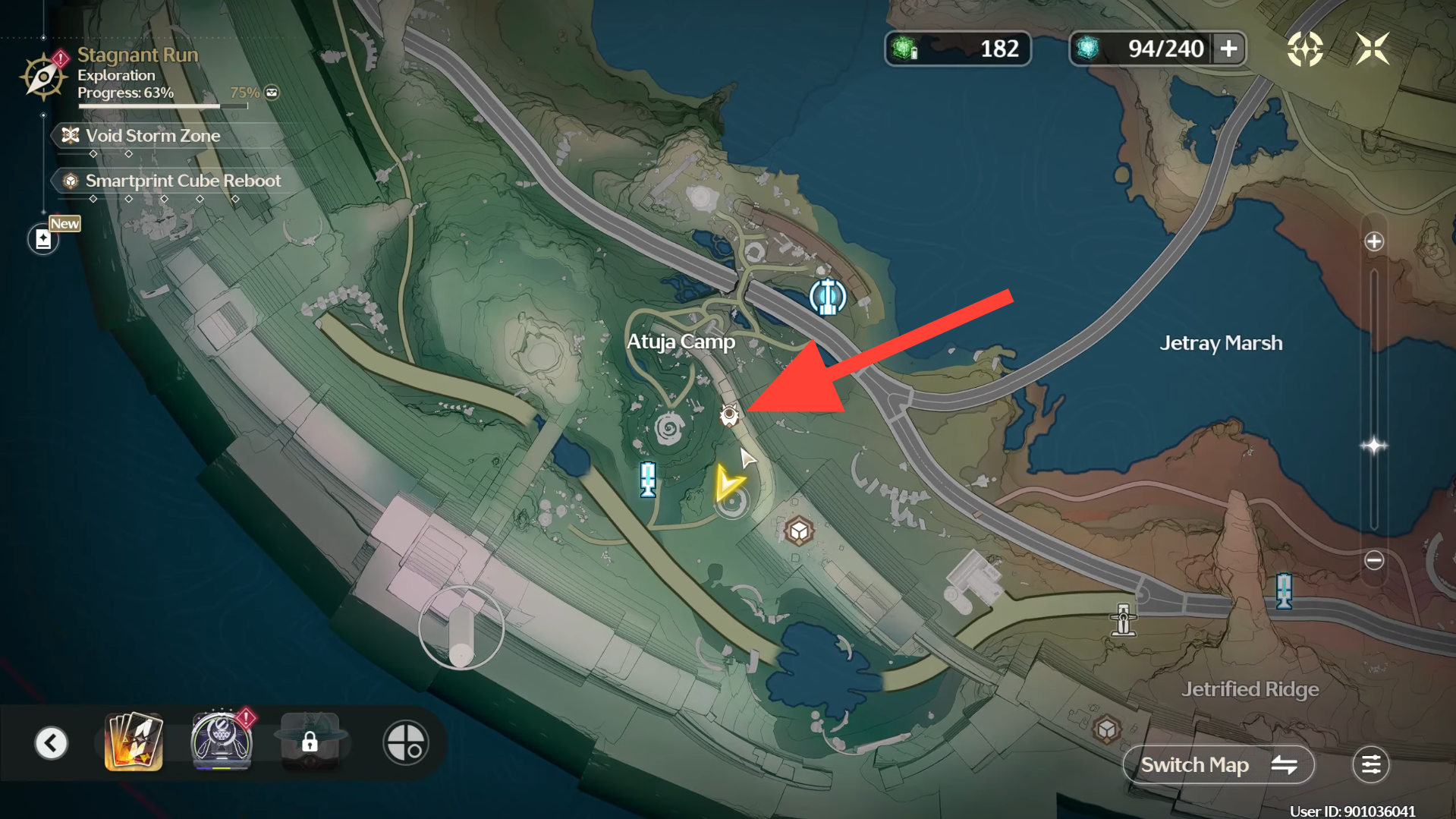The height and width of the screenshot is (819, 1456).
Task: Close the map with the X button
Action: point(1372,49)
